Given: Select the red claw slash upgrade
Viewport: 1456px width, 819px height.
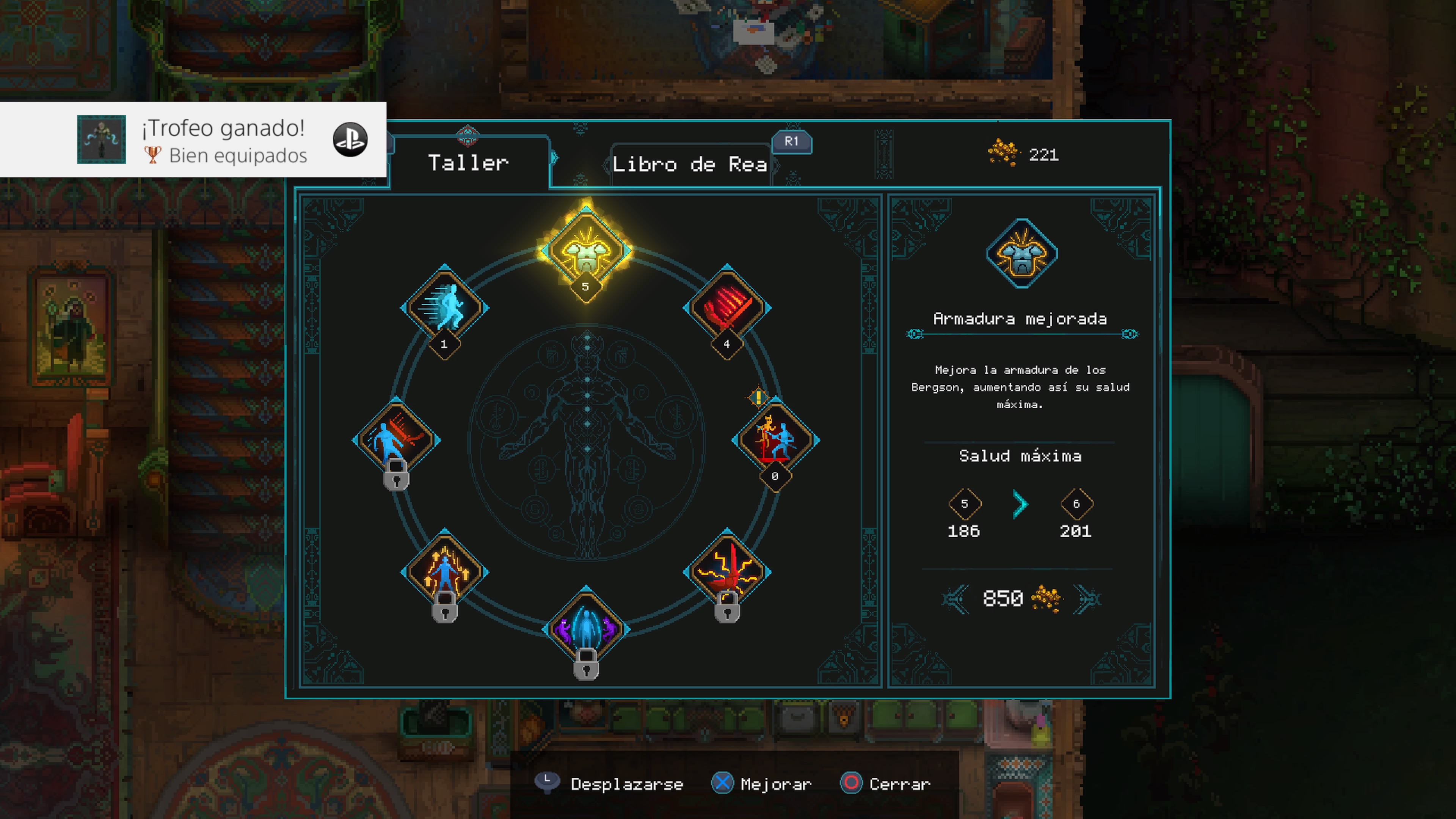Looking at the screenshot, I should coord(727,308).
